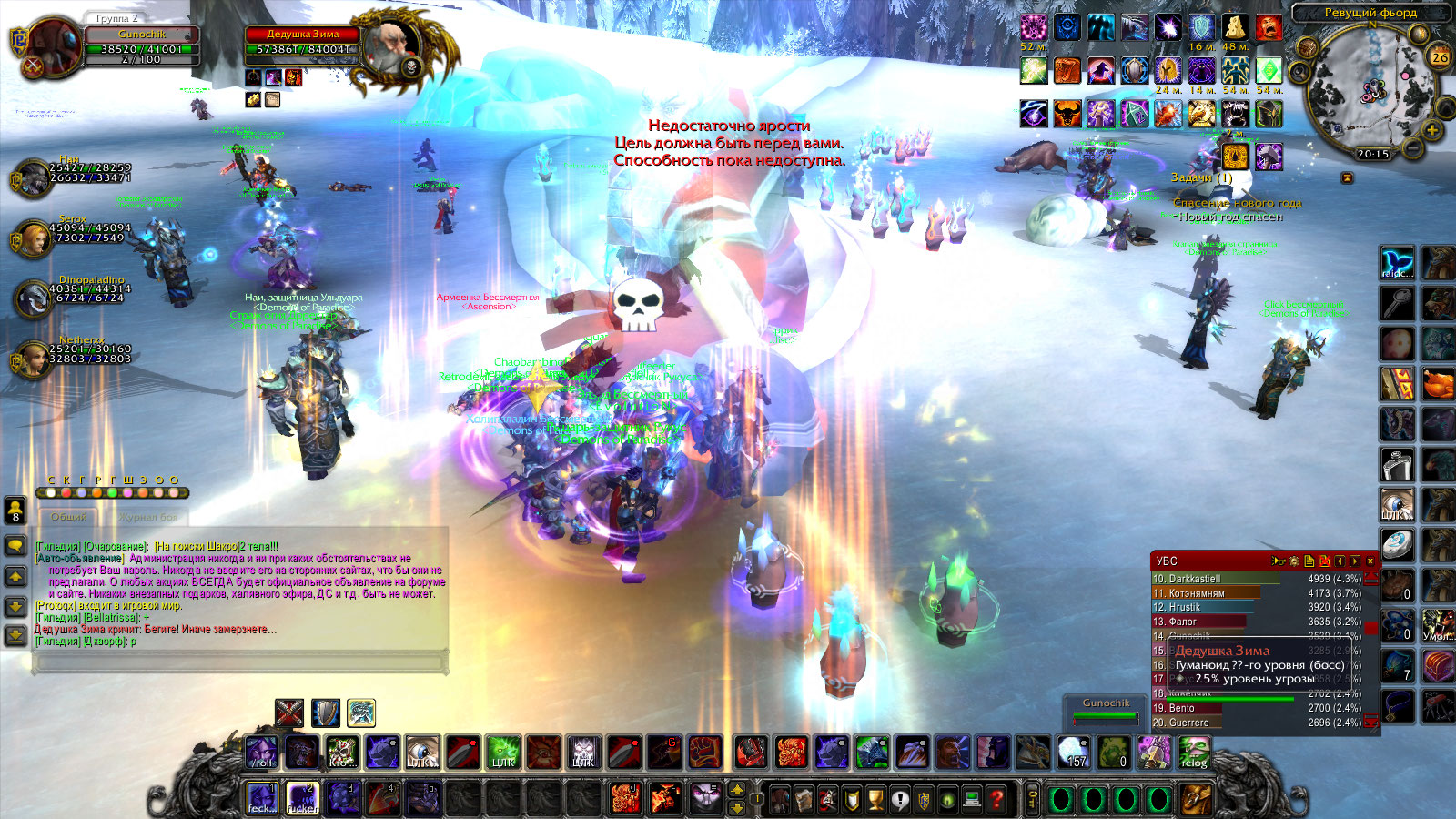Click the cheese wedge buff icon
The height and width of the screenshot is (819, 1456).
coord(1235,27)
